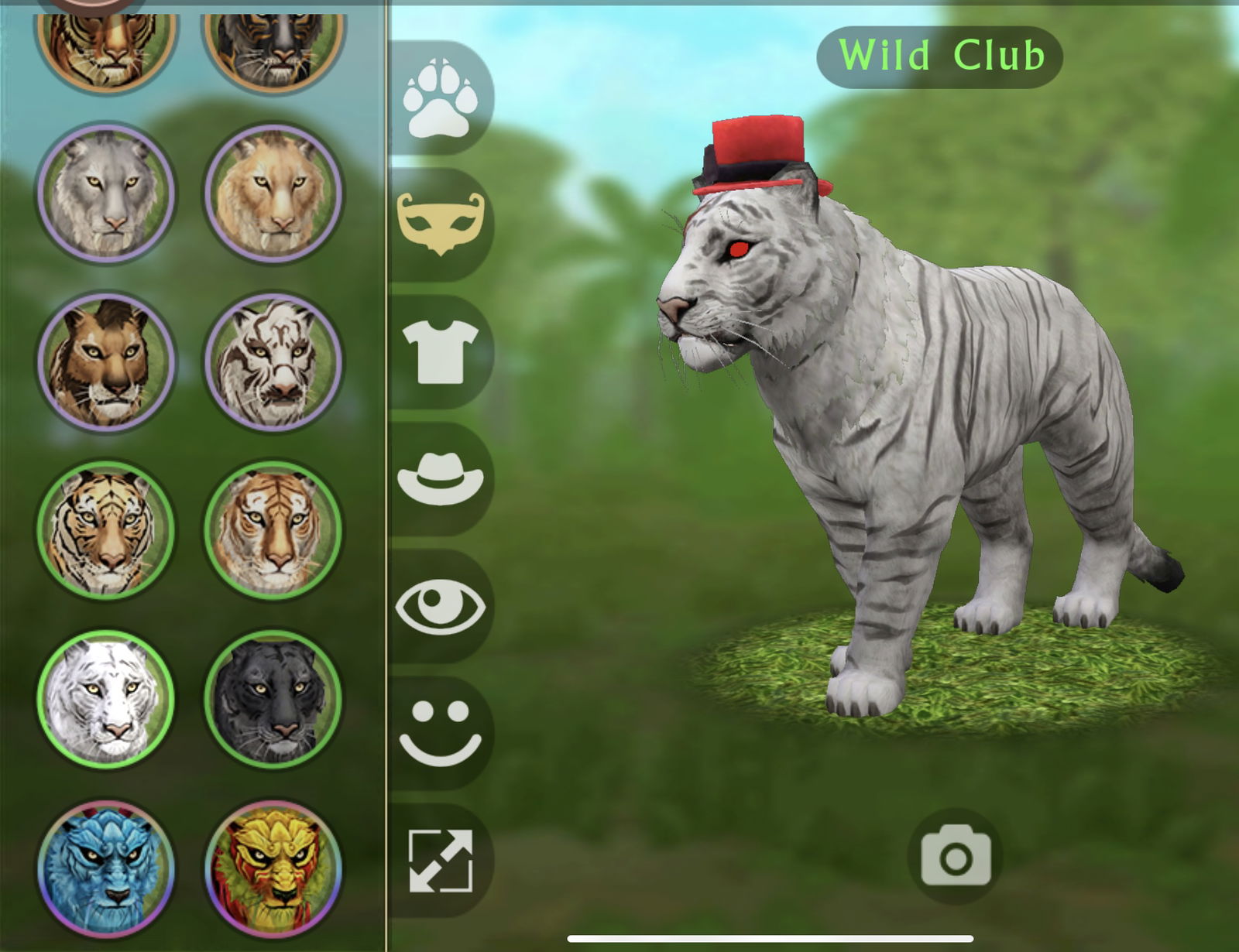The image size is (1239, 952).
Task: Select the paw print customization category
Action: (x=441, y=97)
